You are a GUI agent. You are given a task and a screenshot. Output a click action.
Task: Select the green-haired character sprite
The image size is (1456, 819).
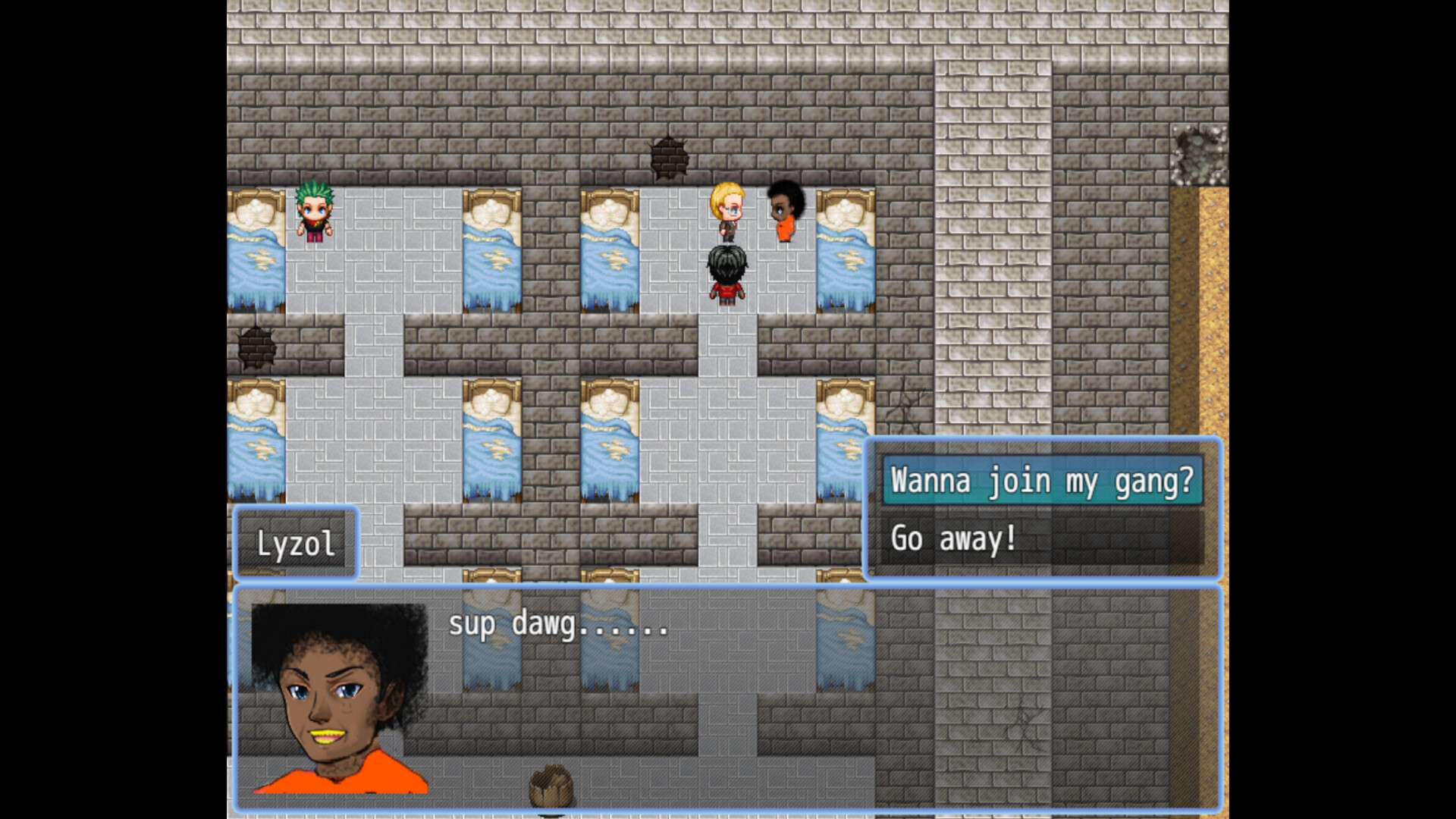(315, 215)
